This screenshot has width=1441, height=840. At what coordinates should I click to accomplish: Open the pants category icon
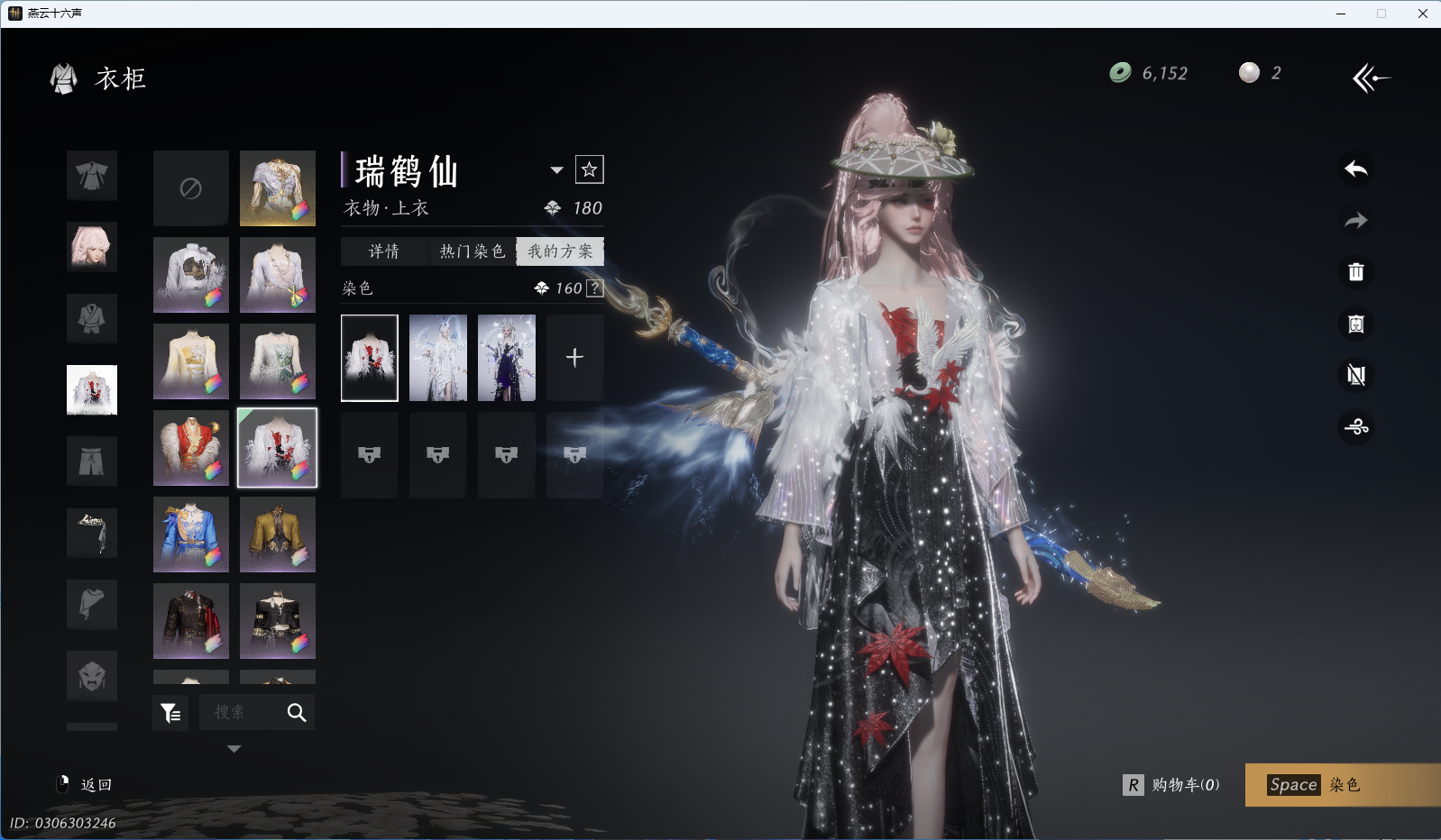(x=92, y=461)
